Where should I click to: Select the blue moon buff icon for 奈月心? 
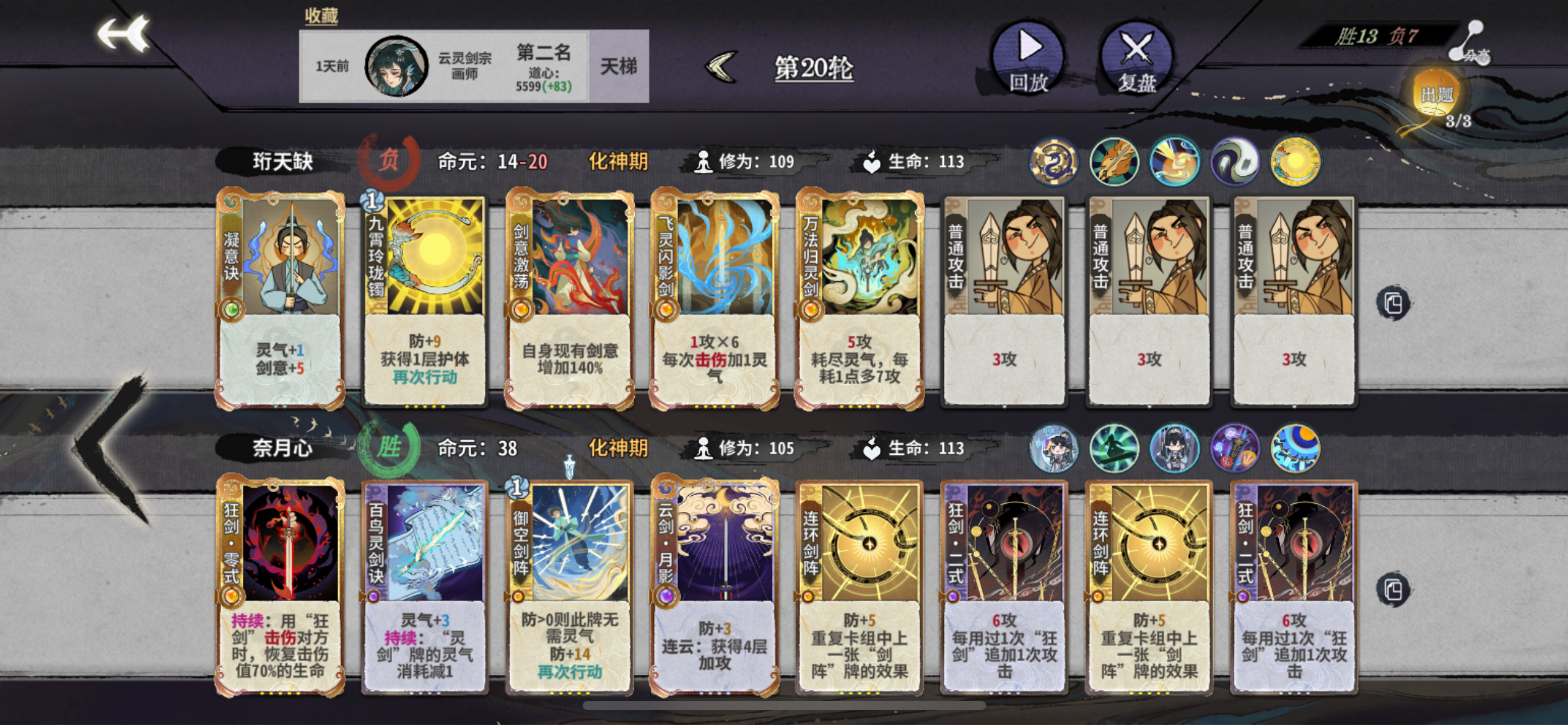1294,449
